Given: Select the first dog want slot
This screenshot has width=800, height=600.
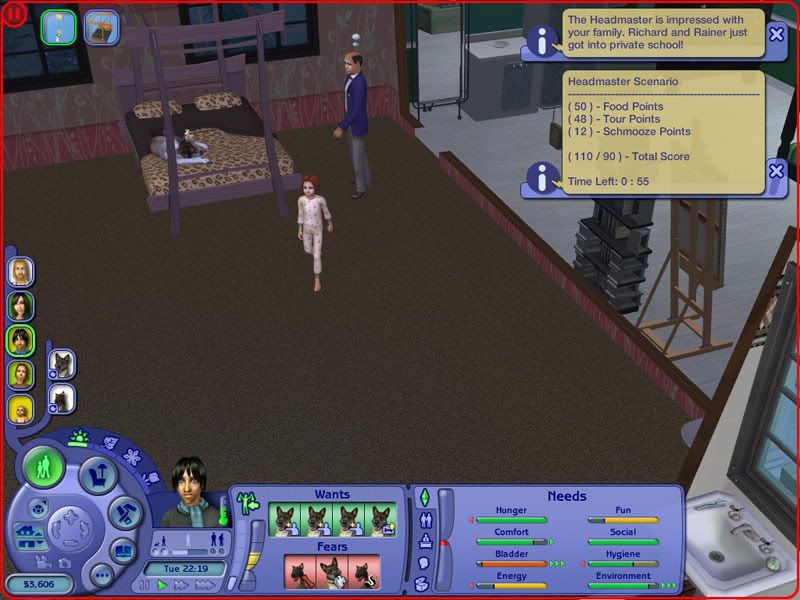Looking at the screenshot, I should [284, 519].
